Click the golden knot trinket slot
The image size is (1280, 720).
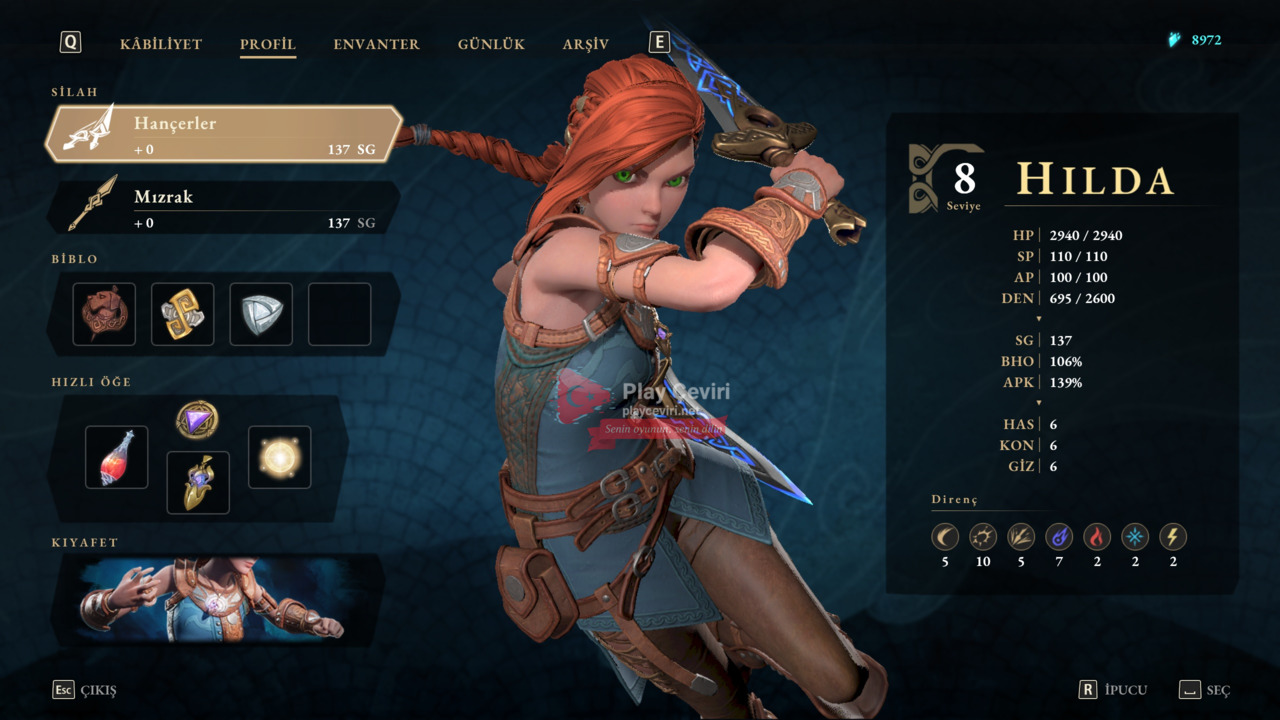pos(182,314)
